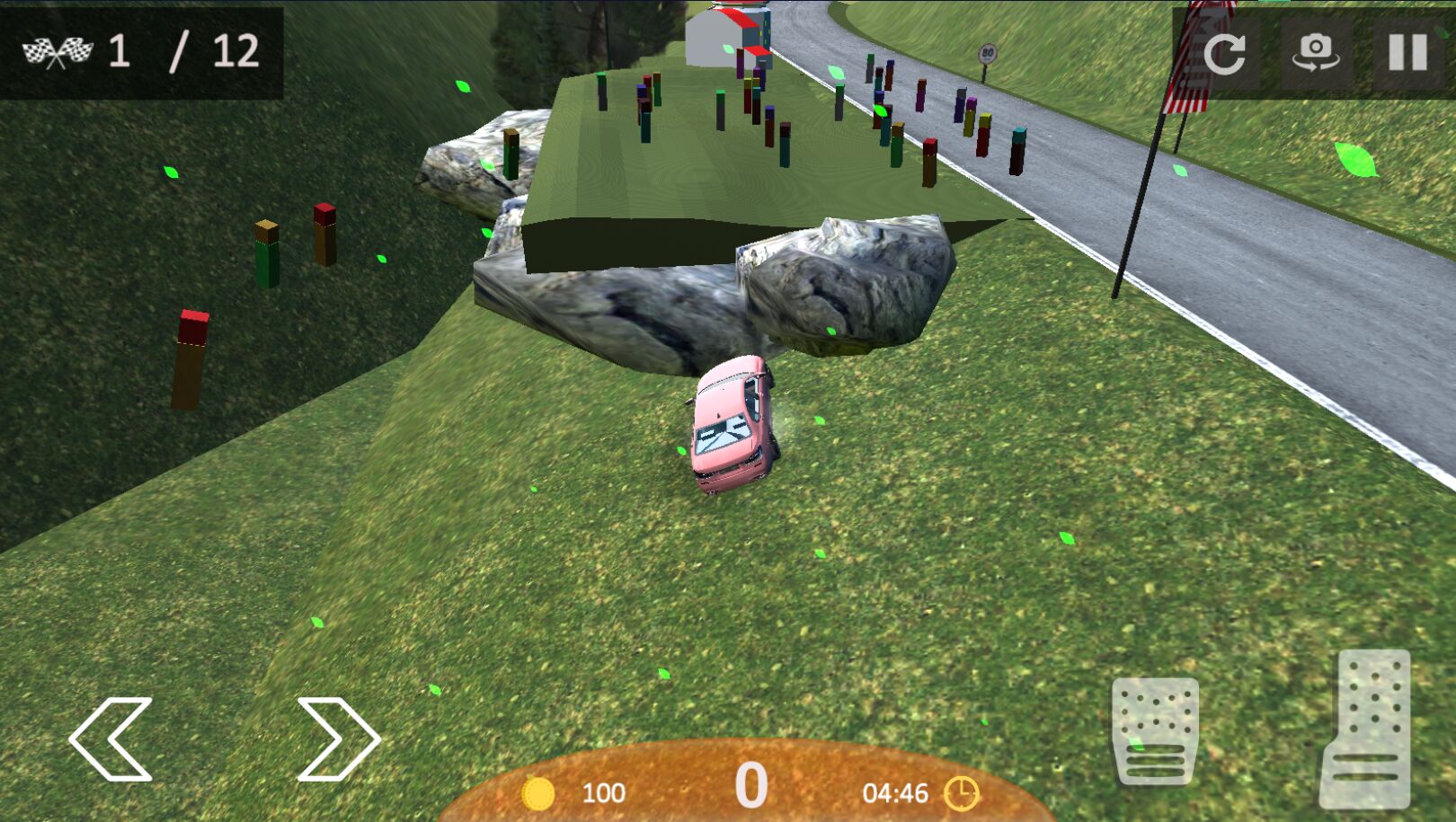Switch the camera view
Viewport: 1456px width, 822px height.
1316,52
